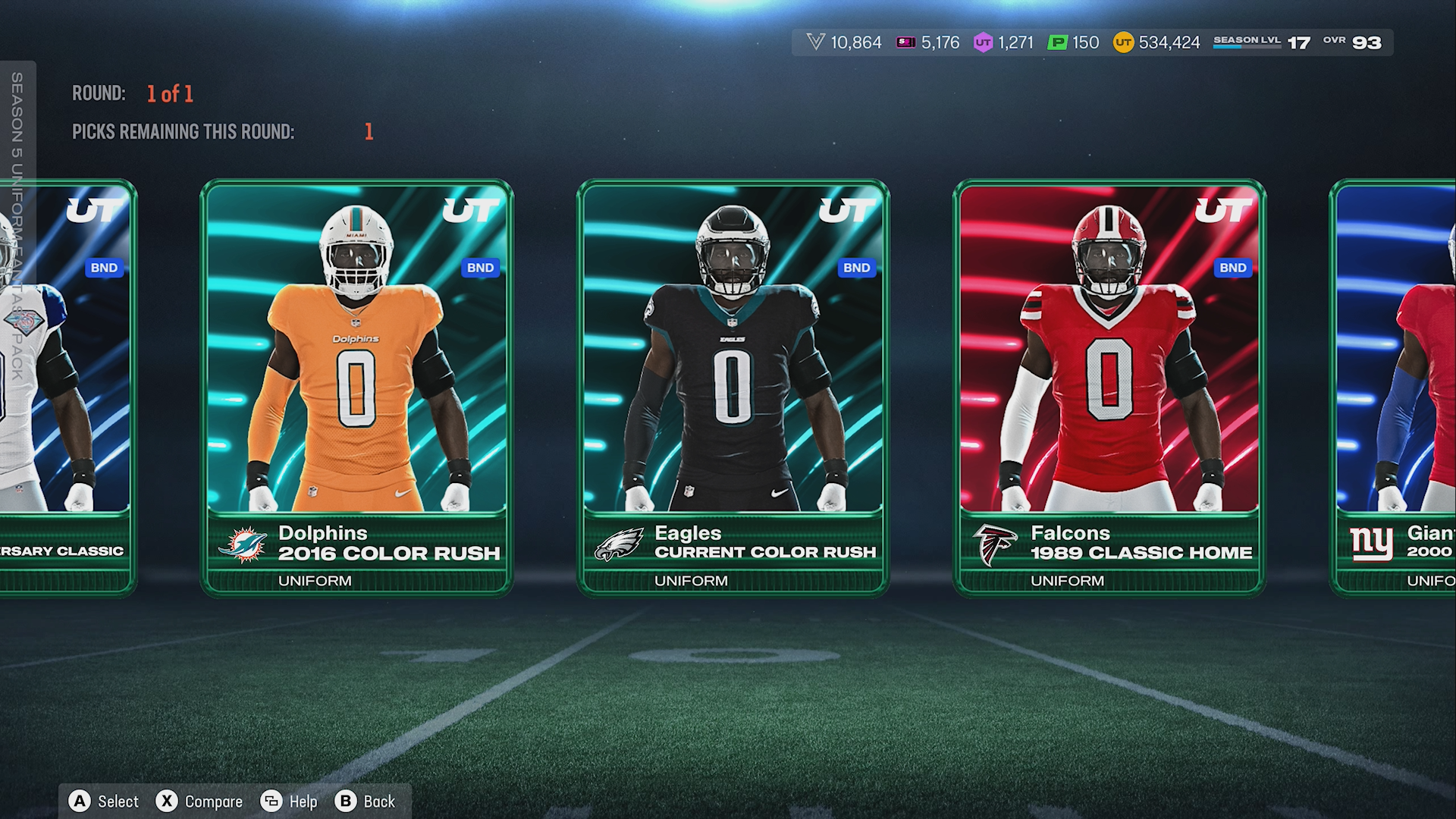The image size is (1456, 819).
Task: Go Back using the footer option
Action: click(x=366, y=802)
